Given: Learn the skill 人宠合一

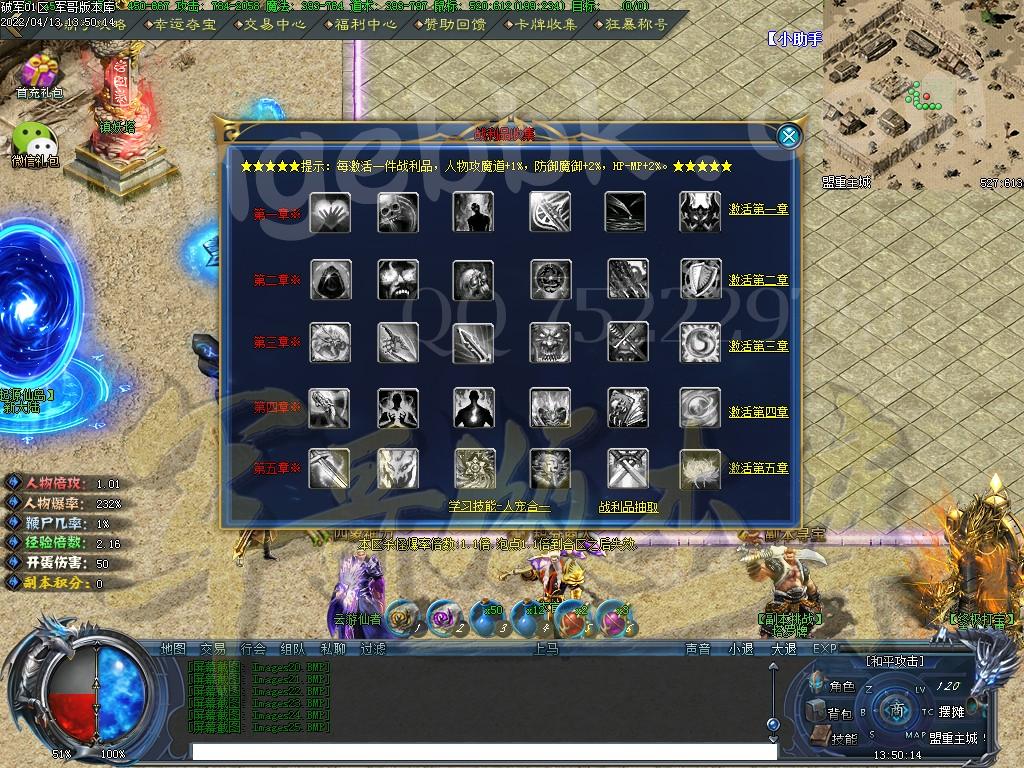Looking at the screenshot, I should [x=499, y=507].
